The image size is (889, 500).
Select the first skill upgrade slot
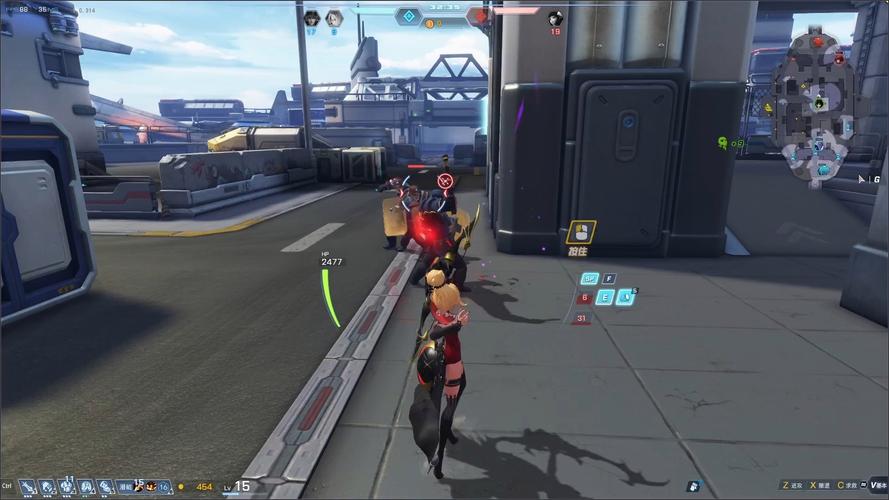[28, 487]
